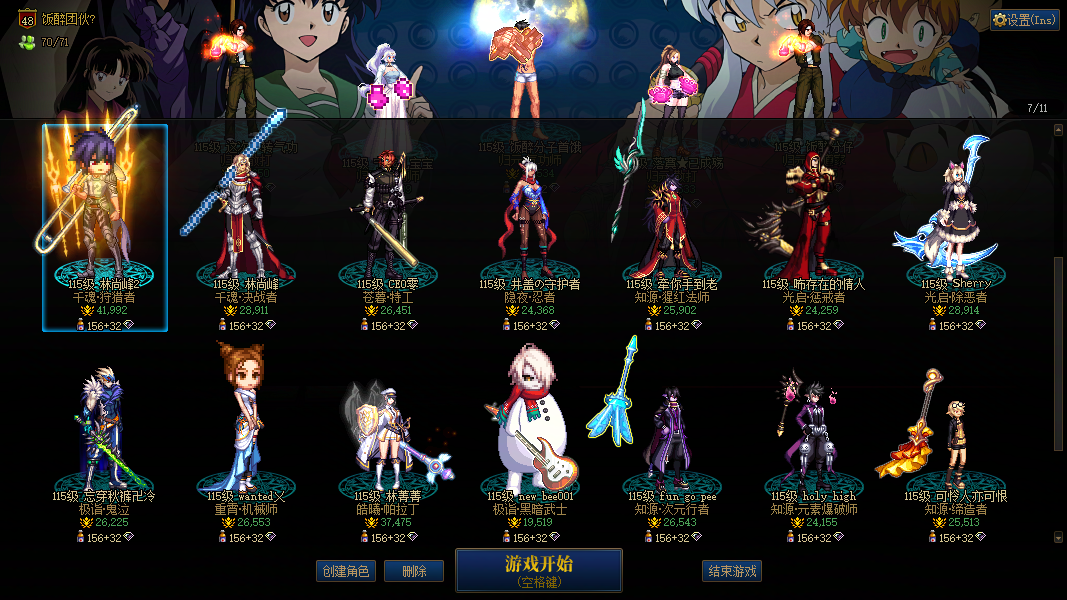Image resolution: width=1067 pixels, height=600 pixels.
Task: Choose the 删除 delete button
Action: tap(413, 571)
